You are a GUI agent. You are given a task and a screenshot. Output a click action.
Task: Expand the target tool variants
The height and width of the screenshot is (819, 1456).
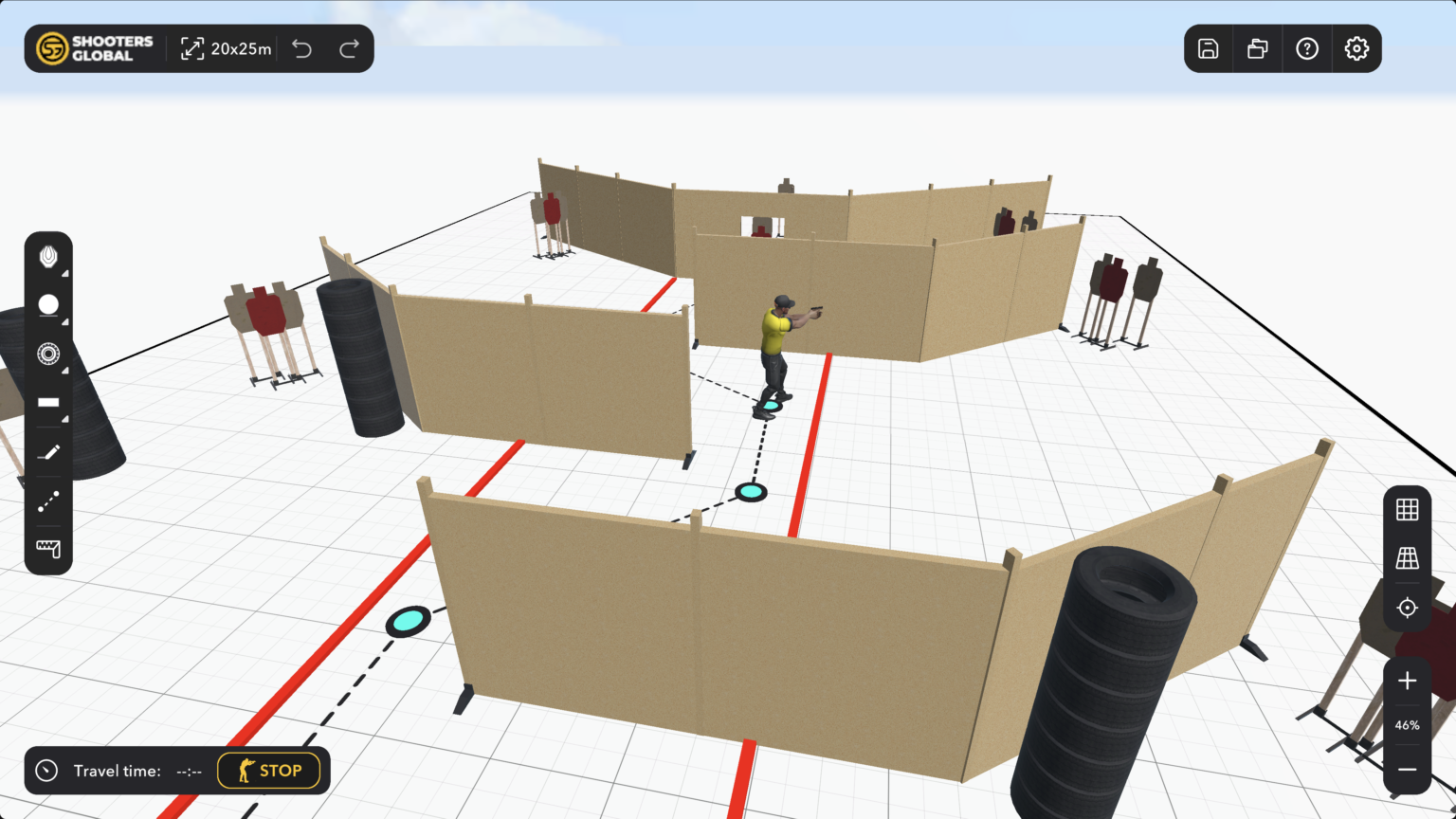64,275
